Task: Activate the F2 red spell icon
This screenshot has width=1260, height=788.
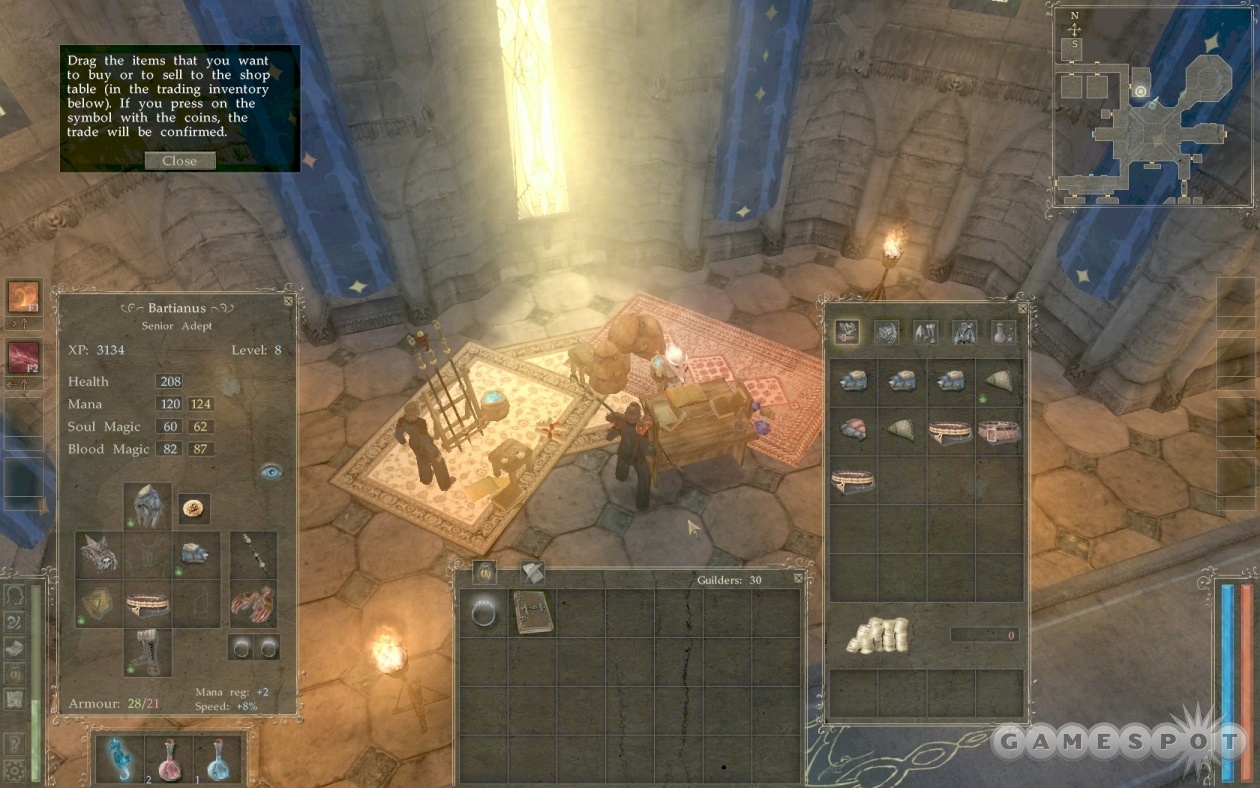Action: tap(23, 358)
